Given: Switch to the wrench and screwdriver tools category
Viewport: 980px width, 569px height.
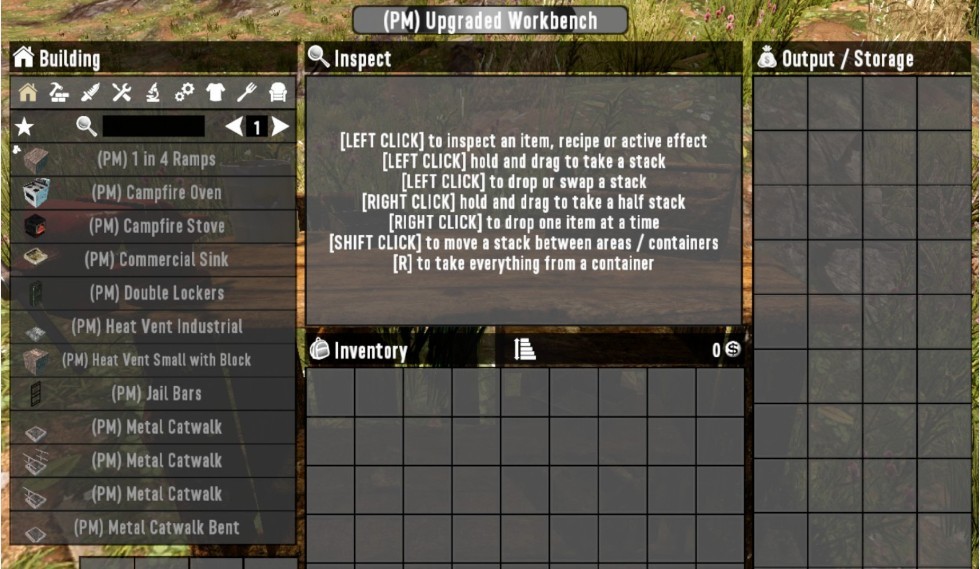Looking at the screenshot, I should click(x=121, y=93).
